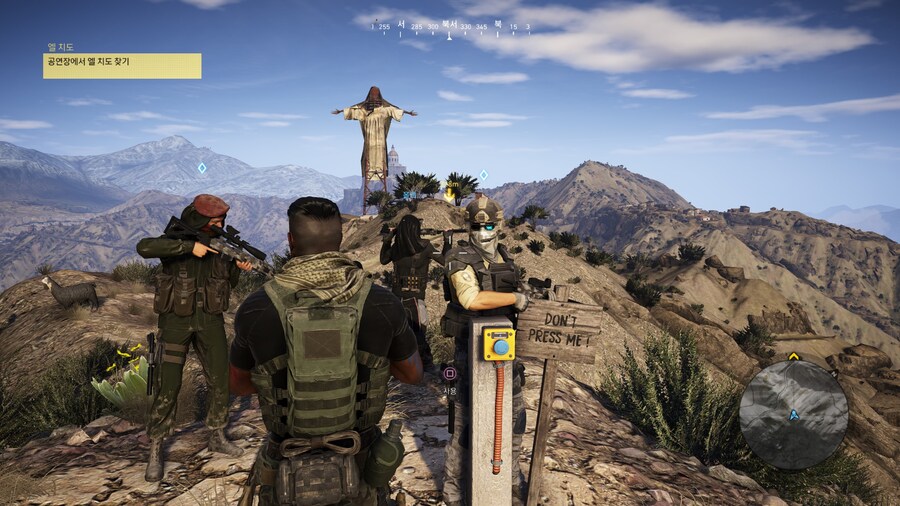Screen dimensions: 900x506
Task: Select the yellow objective arrow atop minimap
Action: tap(794, 355)
